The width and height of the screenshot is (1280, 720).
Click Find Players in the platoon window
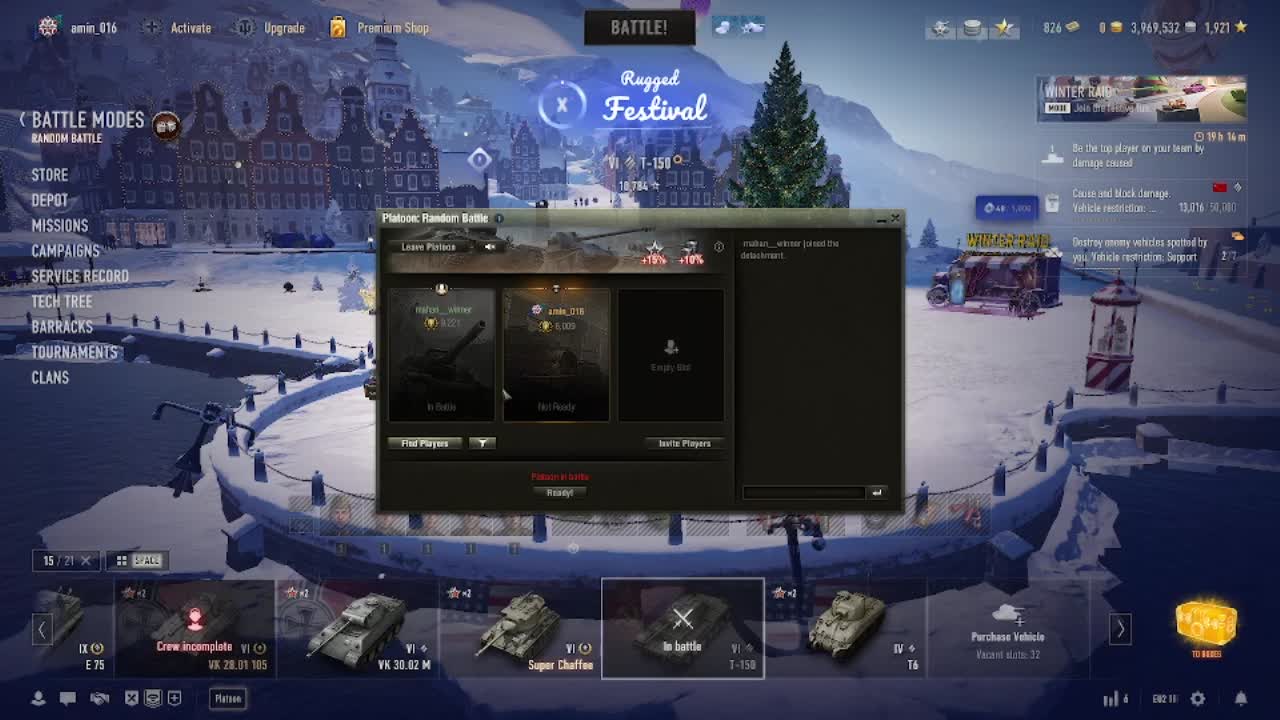[x=425, y=443]
